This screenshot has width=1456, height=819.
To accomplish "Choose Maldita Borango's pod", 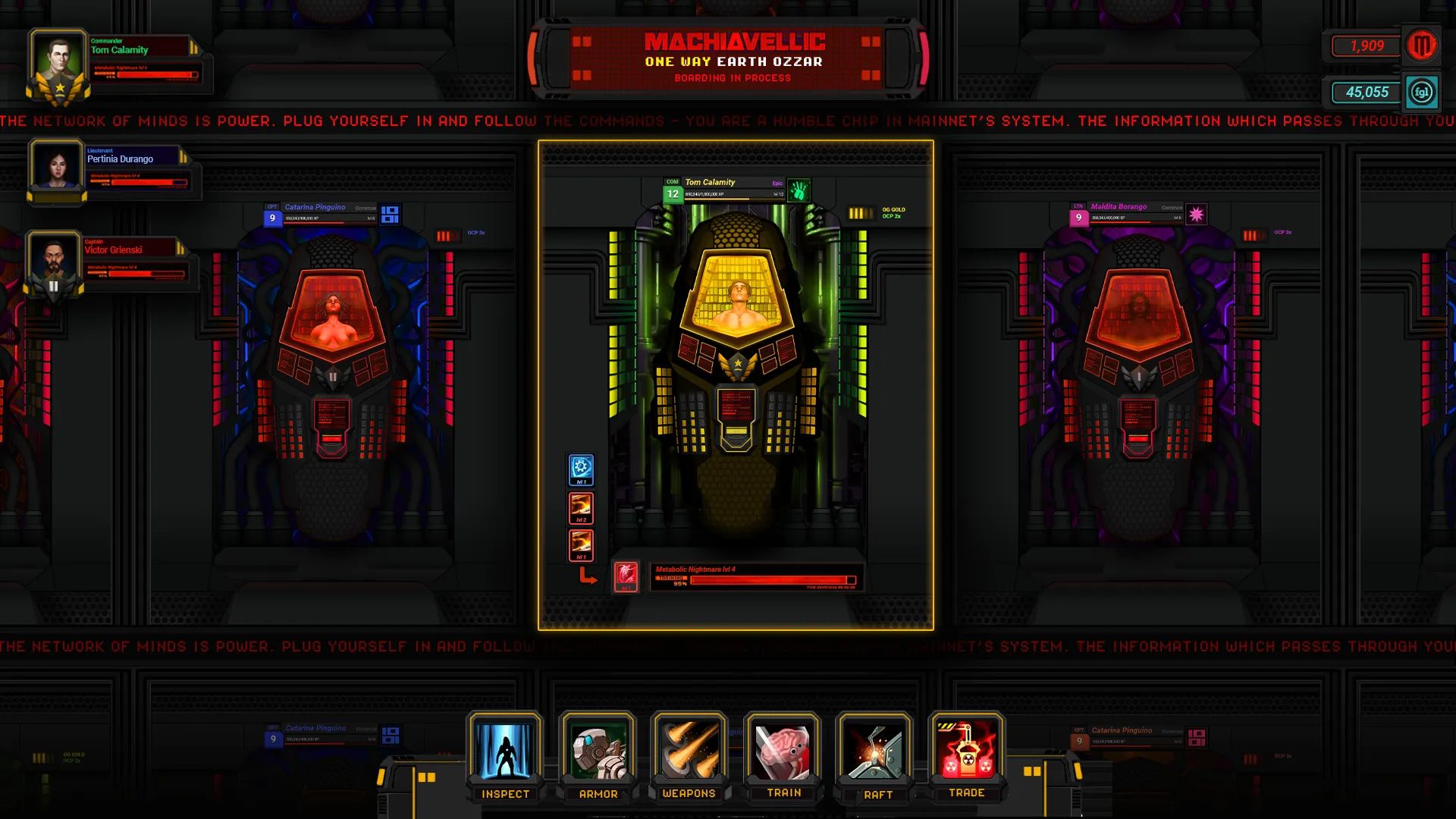I will (1138, 349).
